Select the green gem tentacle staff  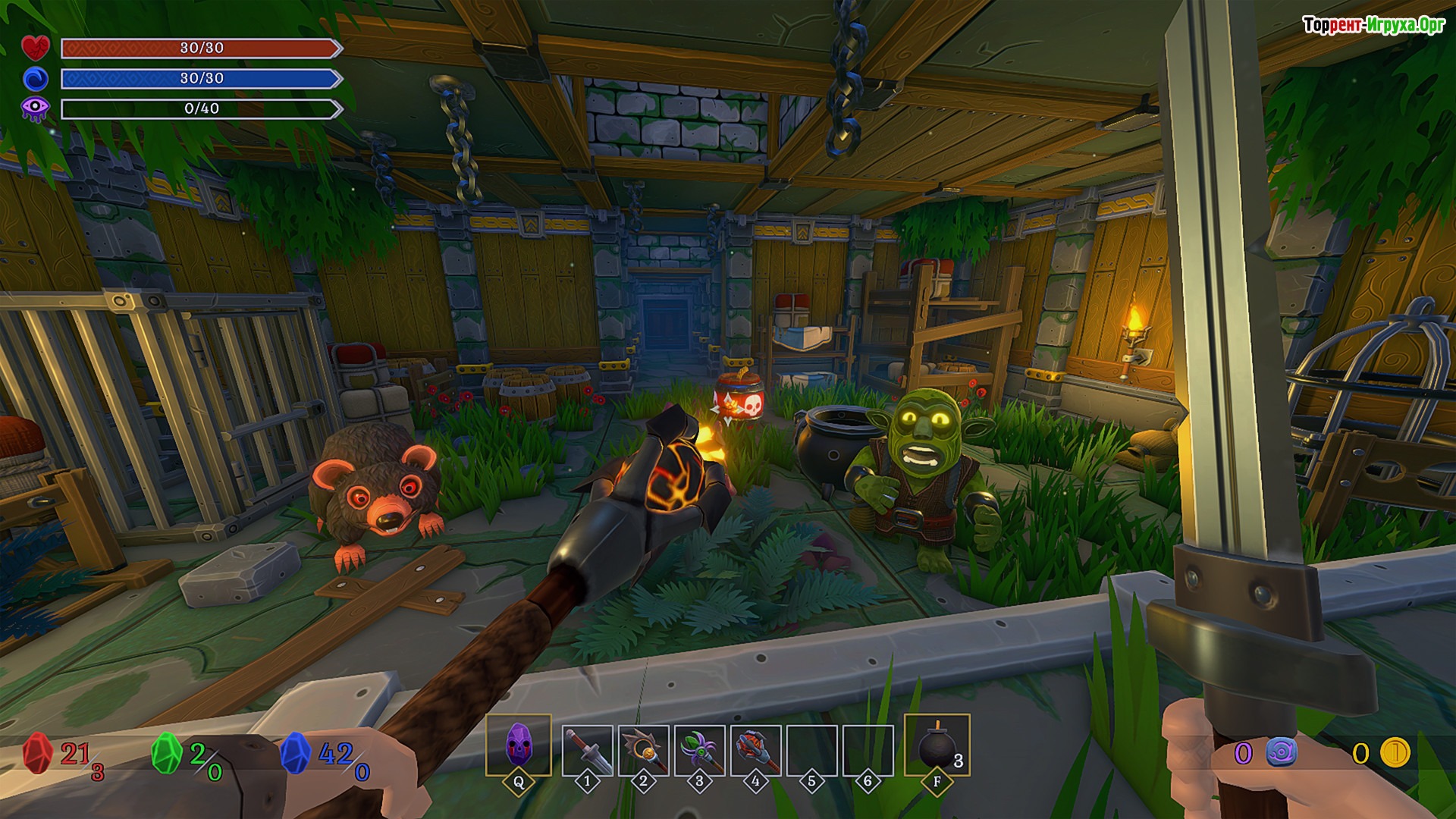point(699,749)
